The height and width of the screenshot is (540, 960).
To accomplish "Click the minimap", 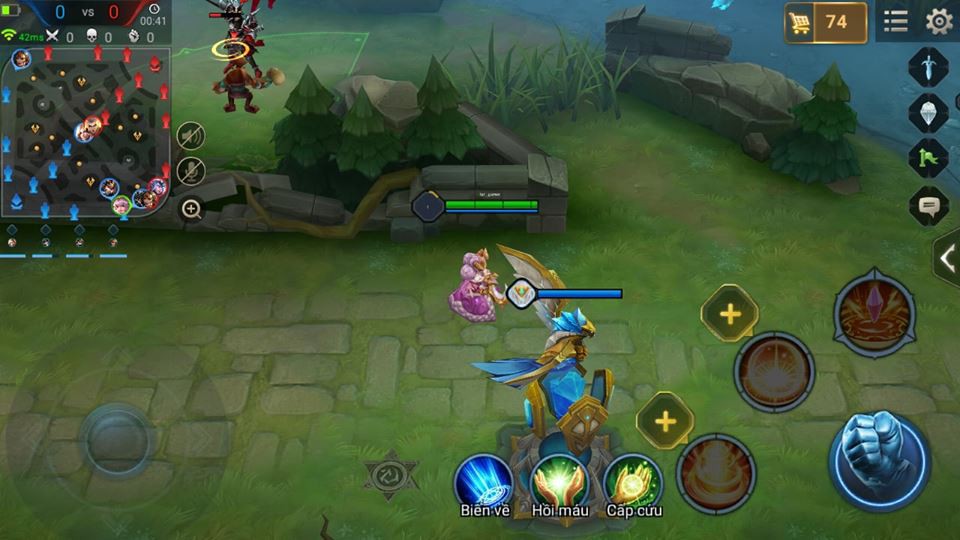I will tap(85, 128).
